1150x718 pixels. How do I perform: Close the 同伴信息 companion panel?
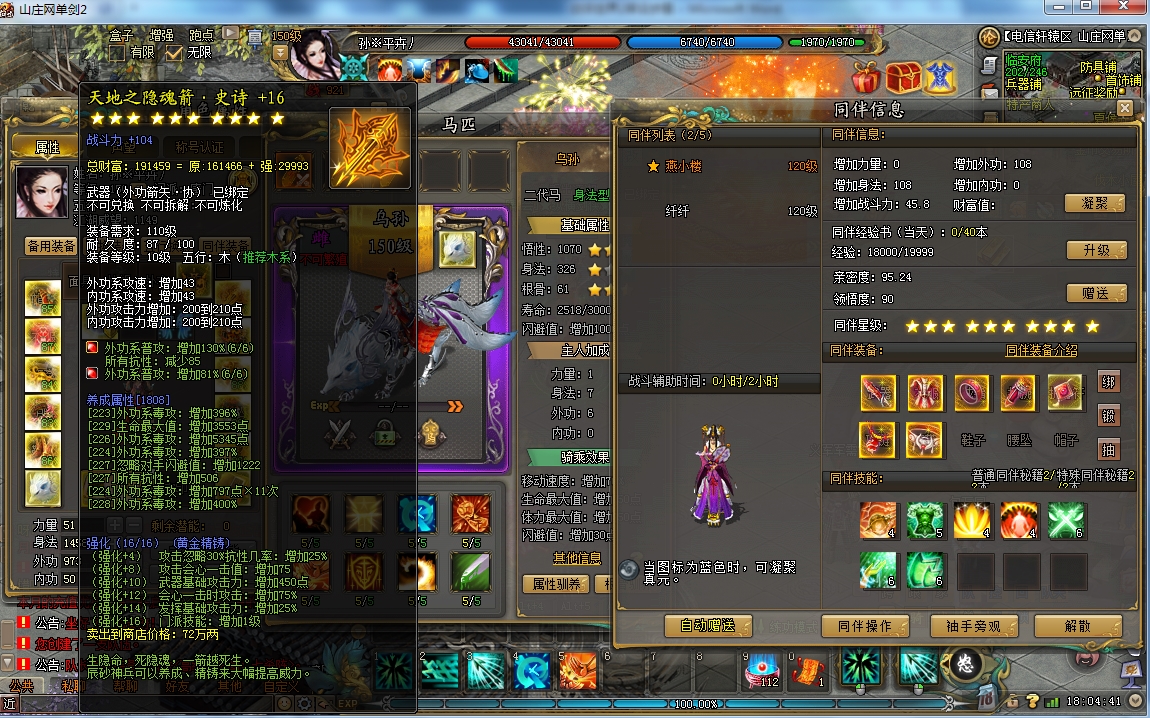[x=1125, y=108]
